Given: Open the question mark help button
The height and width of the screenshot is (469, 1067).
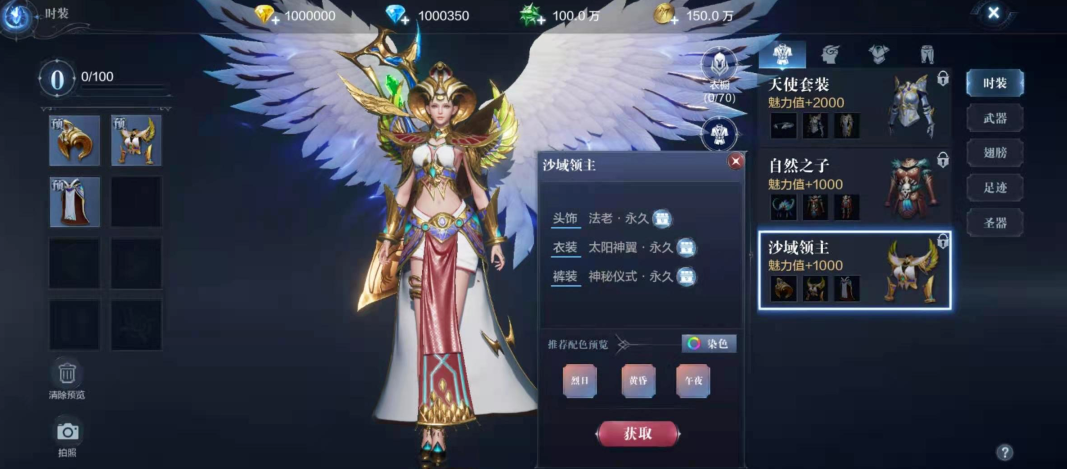Looking at the screenshot, I should tap(1005, 452).
